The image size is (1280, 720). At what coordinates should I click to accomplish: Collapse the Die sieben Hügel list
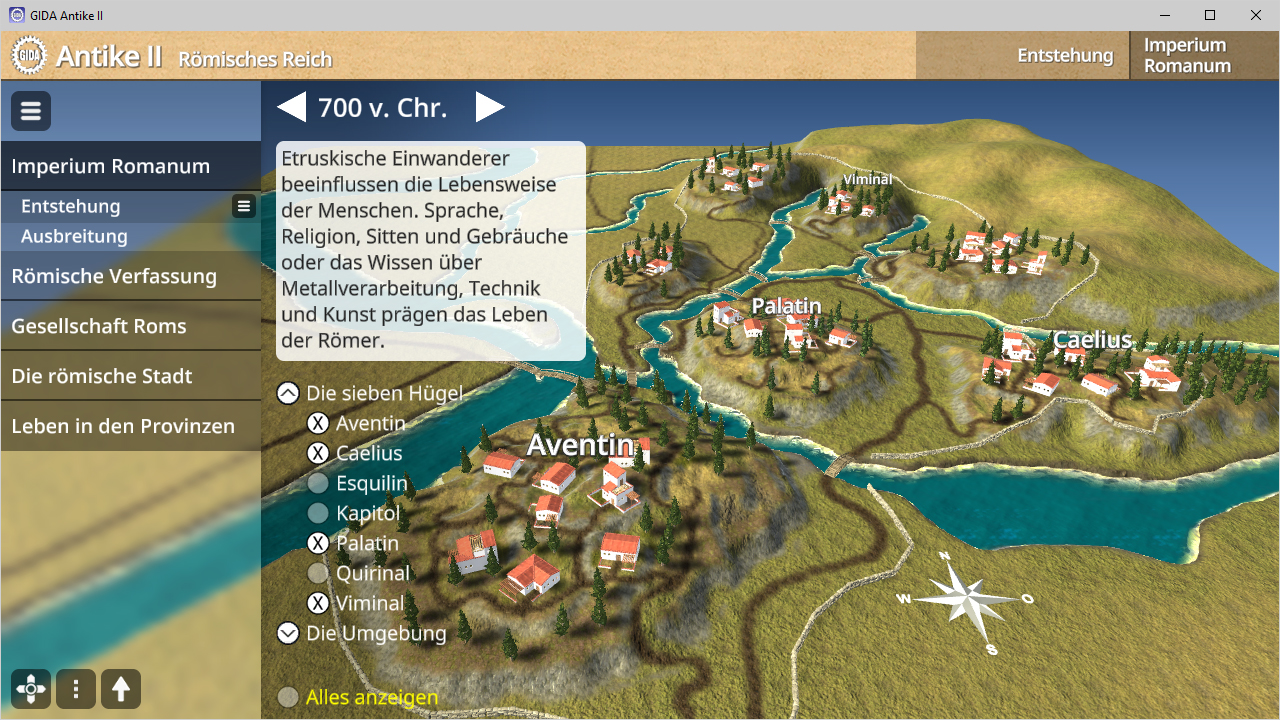tap(288, 393)
